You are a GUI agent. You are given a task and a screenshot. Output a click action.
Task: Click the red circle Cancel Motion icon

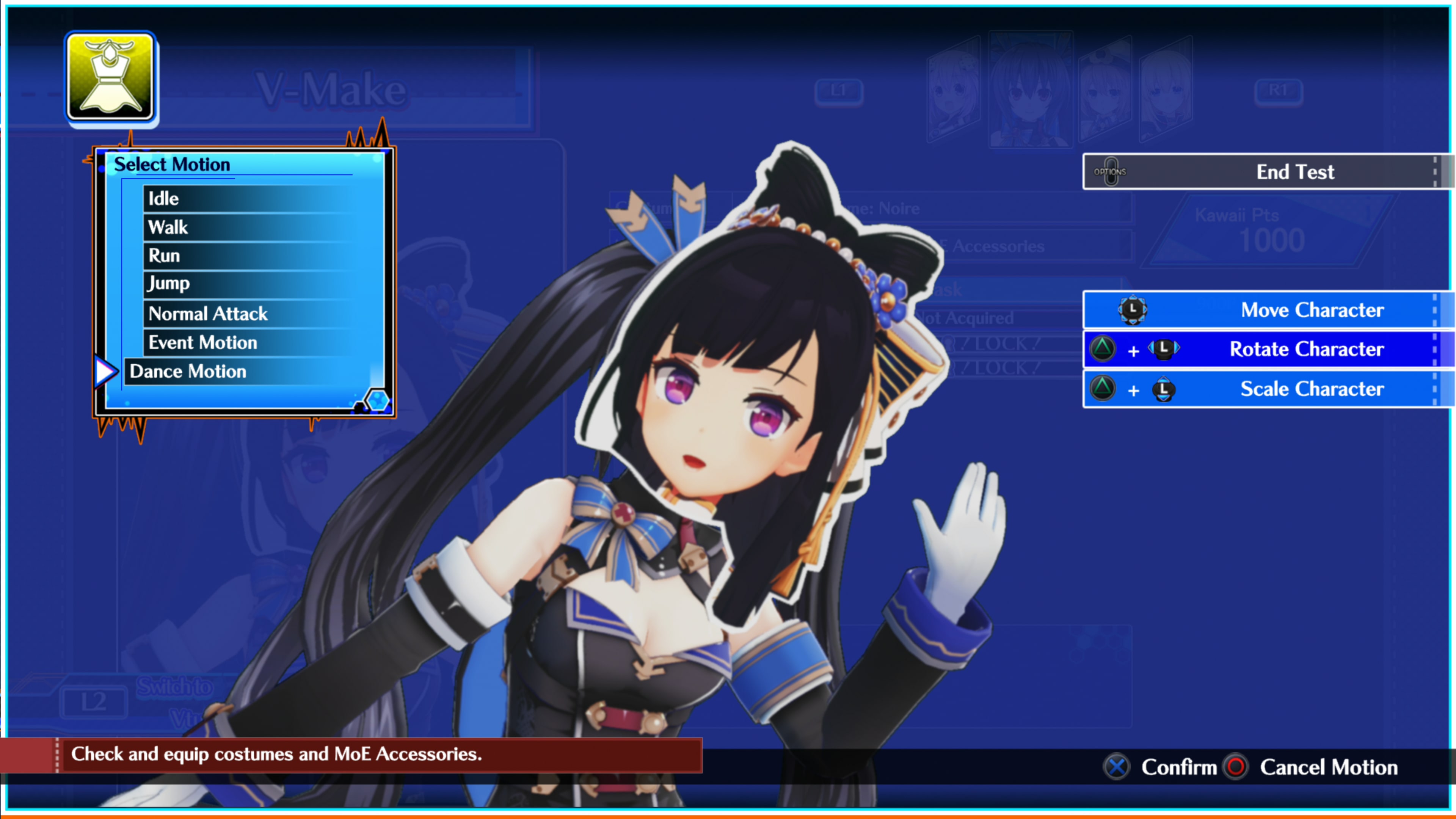pyautogui.click(x=1236, y=767)
